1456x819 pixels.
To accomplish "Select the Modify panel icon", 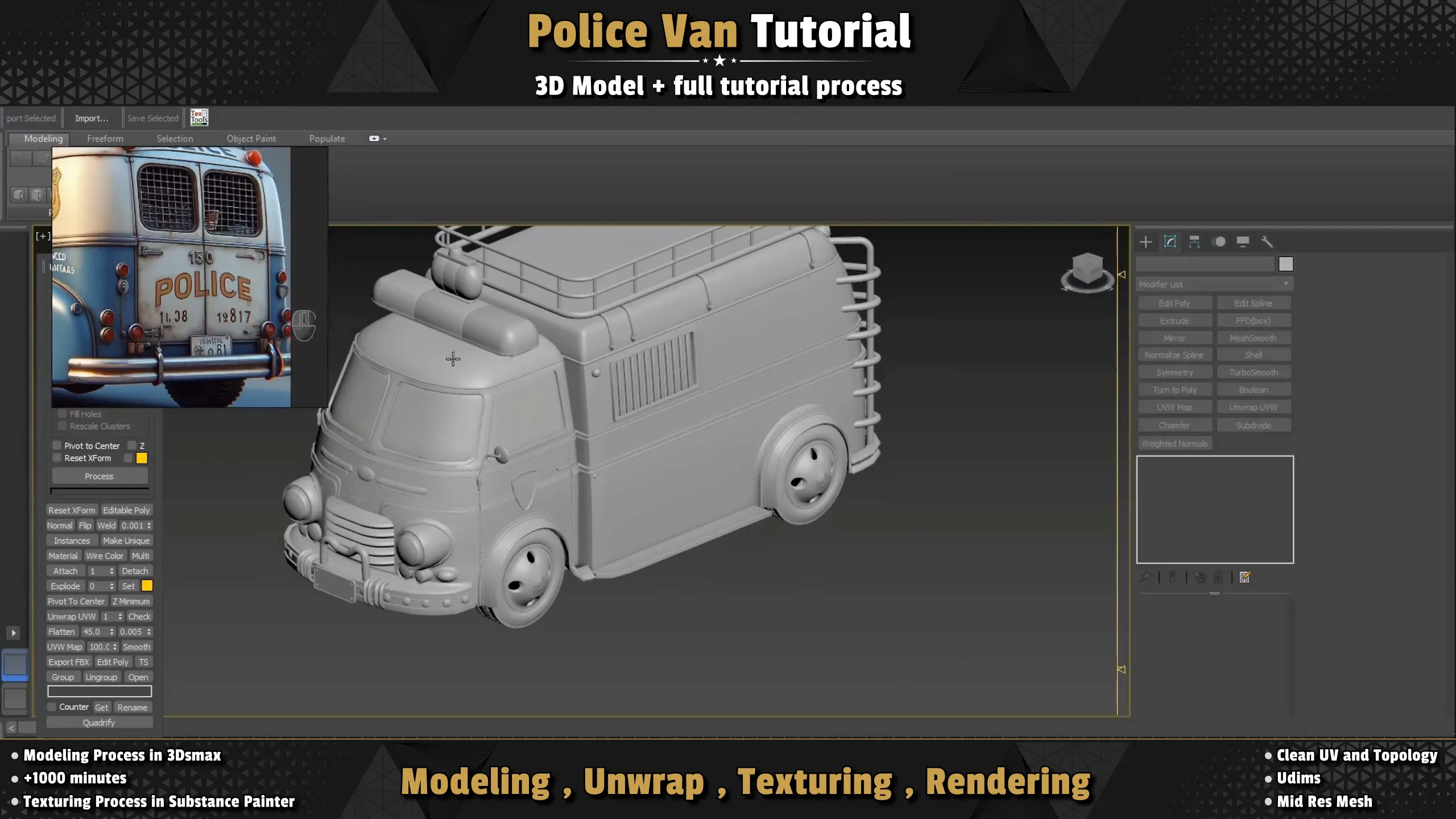I will pyautogui.click(x=1170, y=242).
